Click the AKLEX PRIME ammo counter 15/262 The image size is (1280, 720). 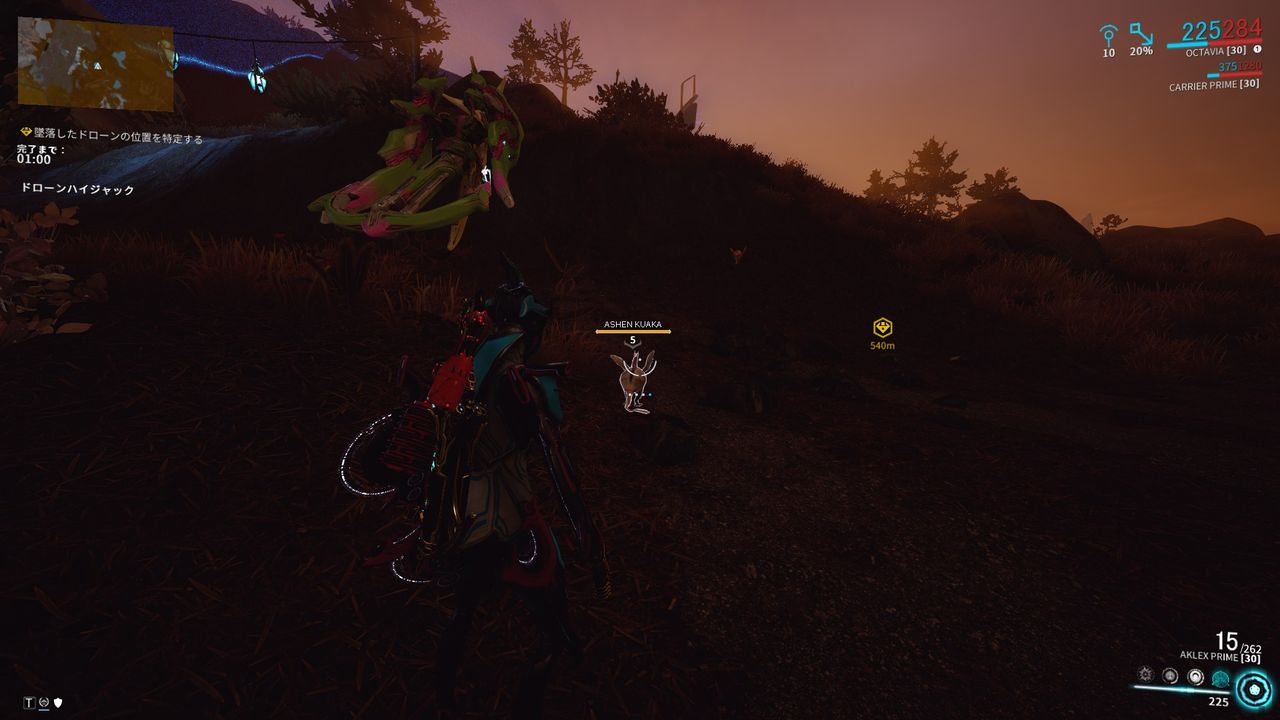coord(1235,641)
